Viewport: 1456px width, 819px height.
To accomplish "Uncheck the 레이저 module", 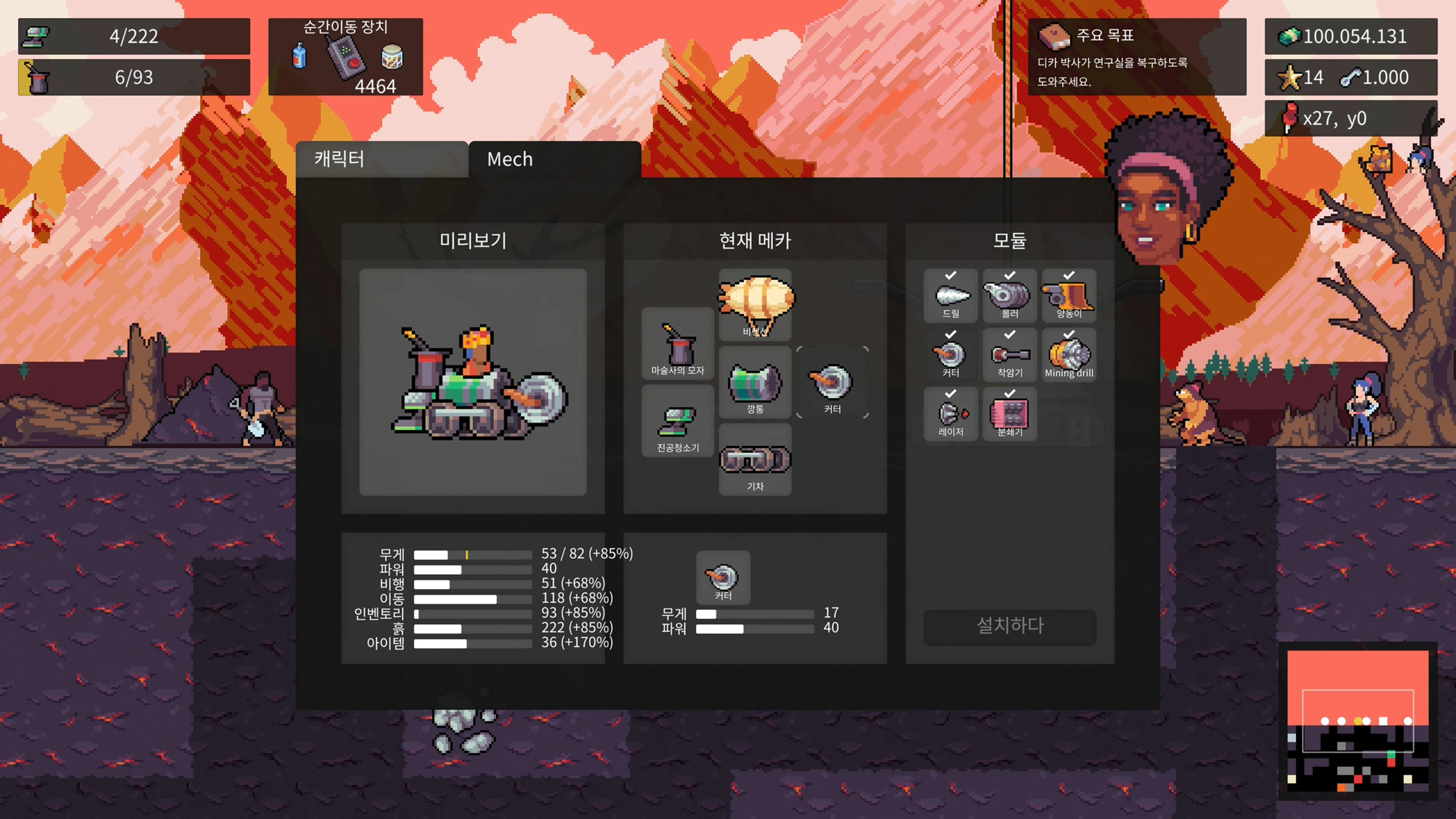I will [x=950, y=394].
